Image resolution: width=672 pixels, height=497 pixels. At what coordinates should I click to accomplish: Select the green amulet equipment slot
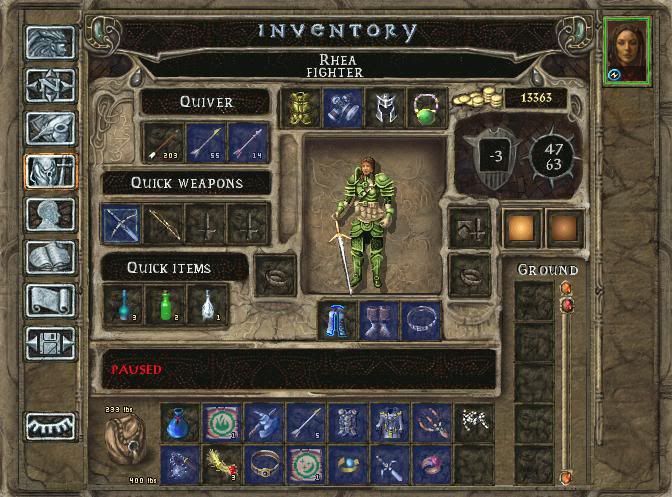click(427, 108)
